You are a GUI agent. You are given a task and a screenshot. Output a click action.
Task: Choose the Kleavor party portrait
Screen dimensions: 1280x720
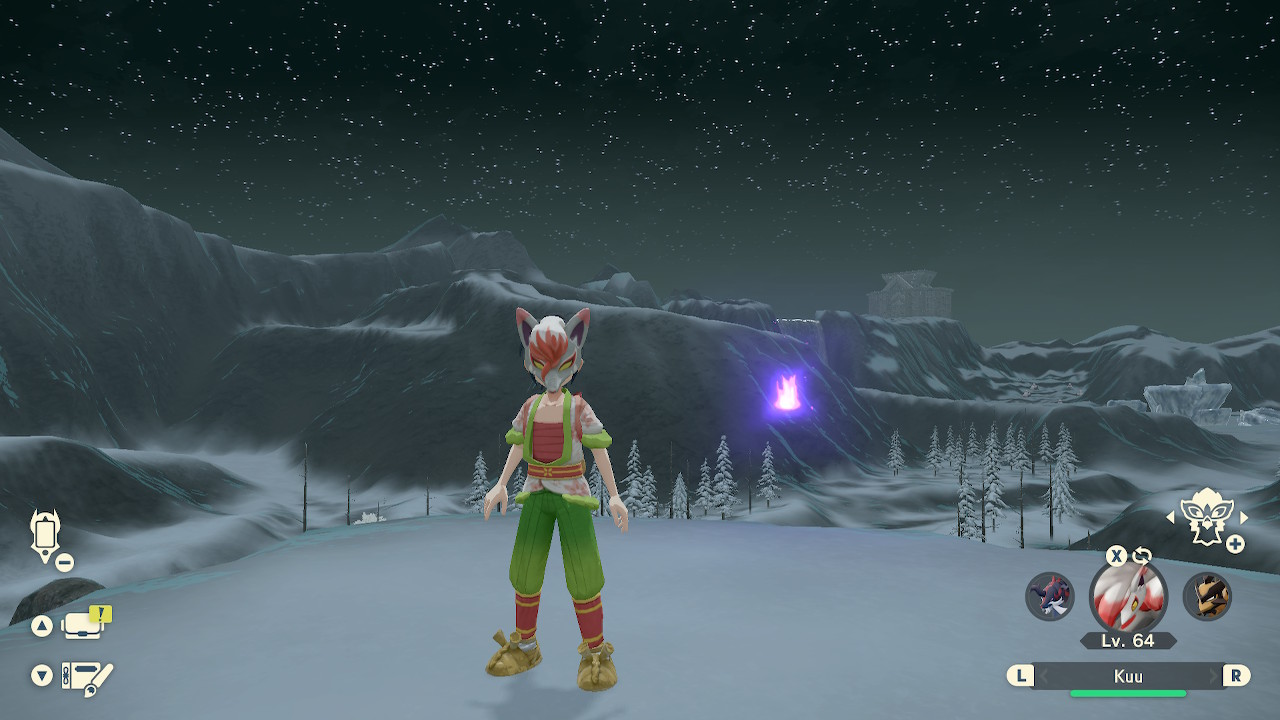pyautogui.click(x=1207, y=597)
